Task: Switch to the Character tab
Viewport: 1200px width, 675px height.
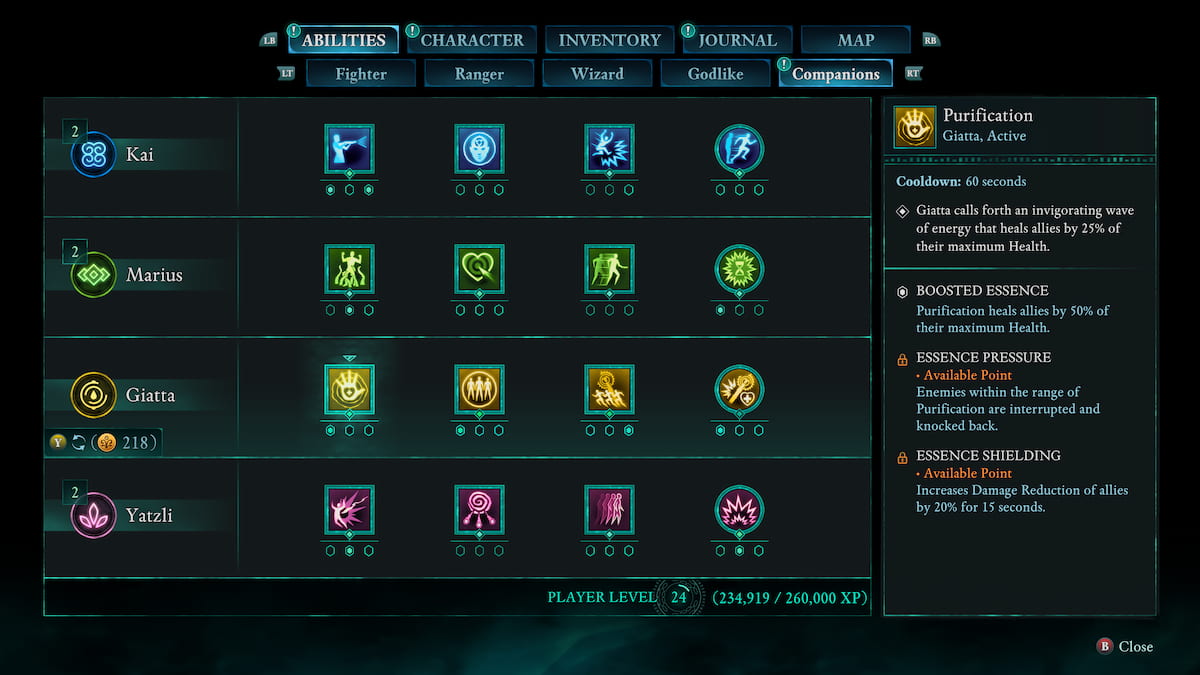Action: coord(472,40)
